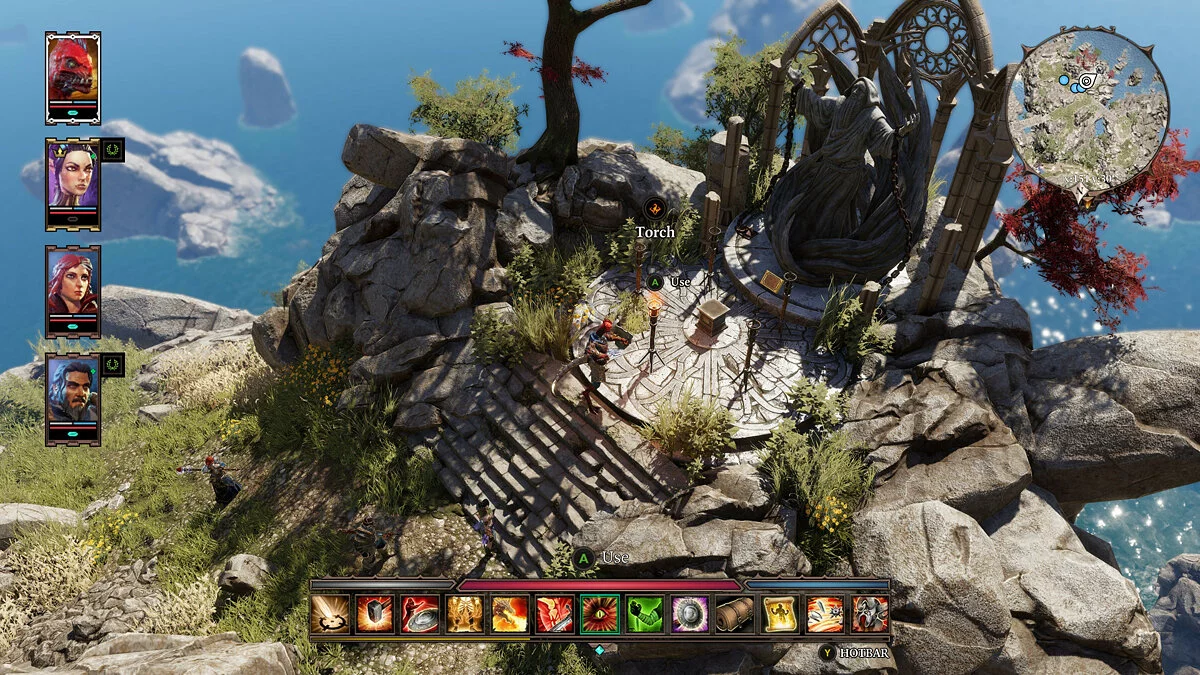Use the golden ribcage skill
The width and height of the screenshot is (1200, 675).
pyautogui.click(x=465, y=614)
